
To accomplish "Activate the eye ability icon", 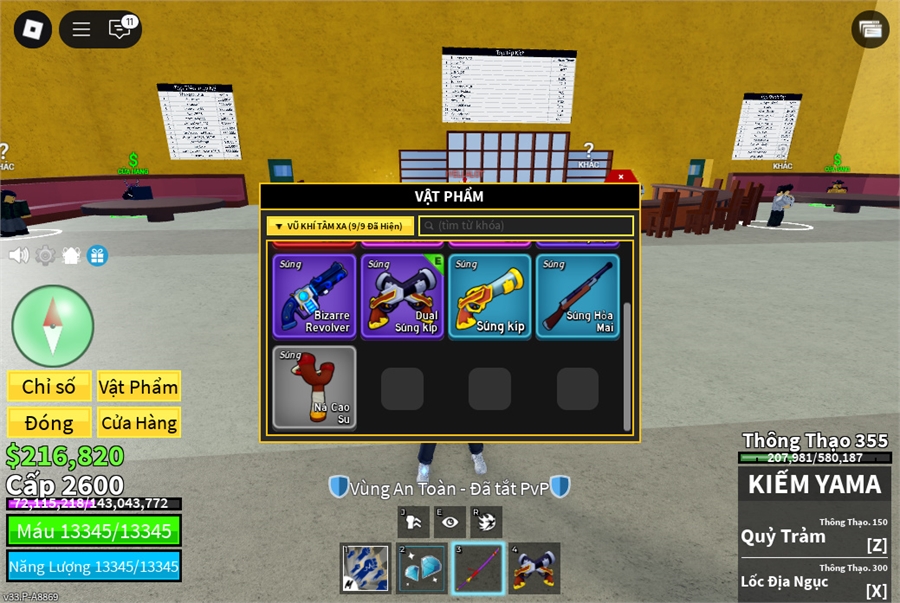I will [x=450, y=522].
